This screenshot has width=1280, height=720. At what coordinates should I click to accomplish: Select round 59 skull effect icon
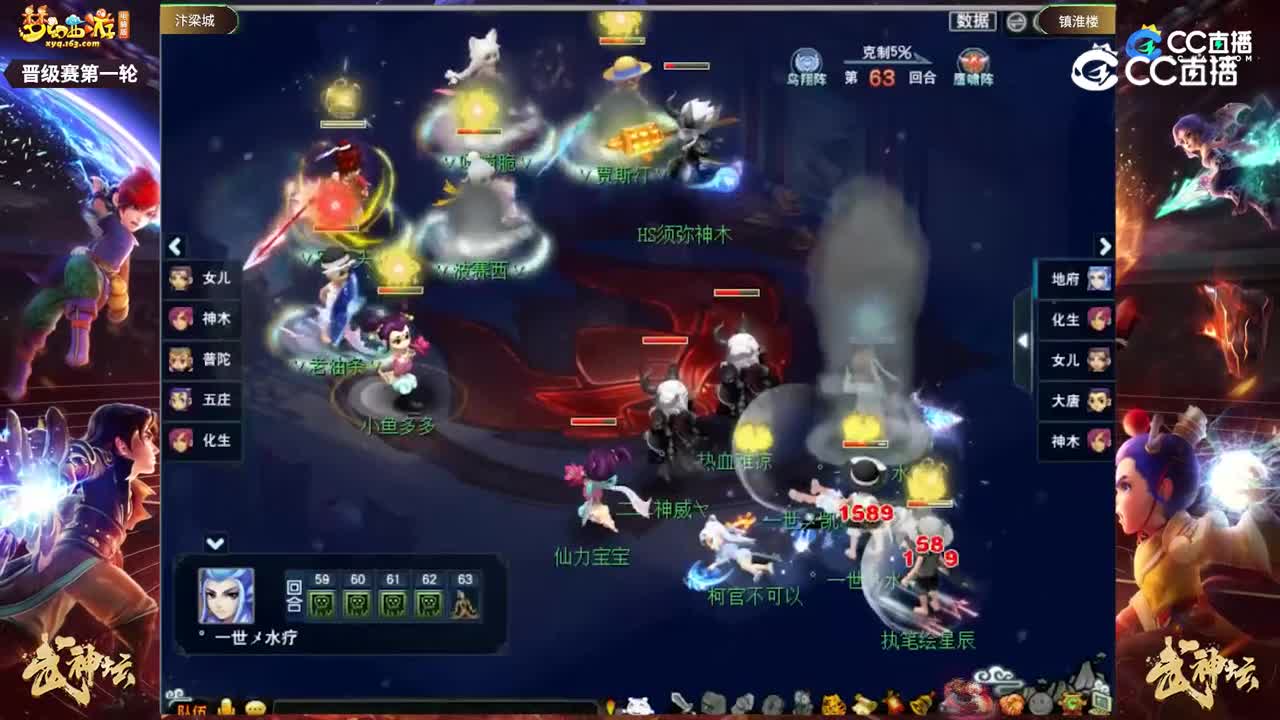click(x=322, y=603)
